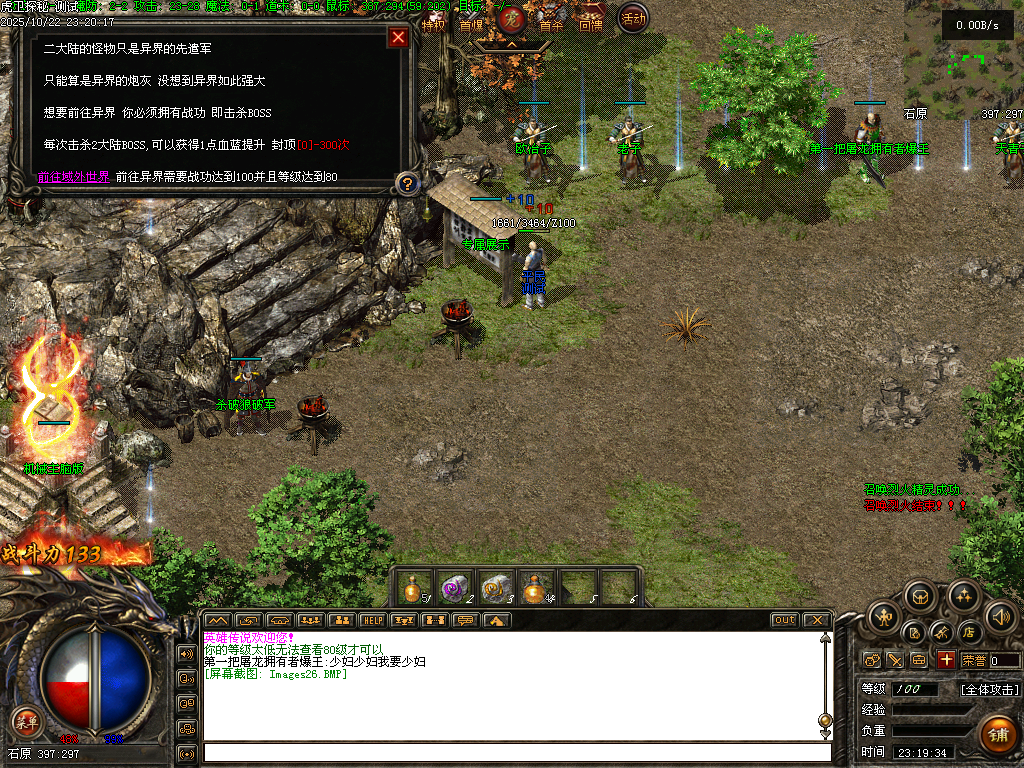Viewport: 1024px width, 768px height.
Task: Open the 首杀 first-kill icon
Action: pyautogui.click(x=551, y=22)
